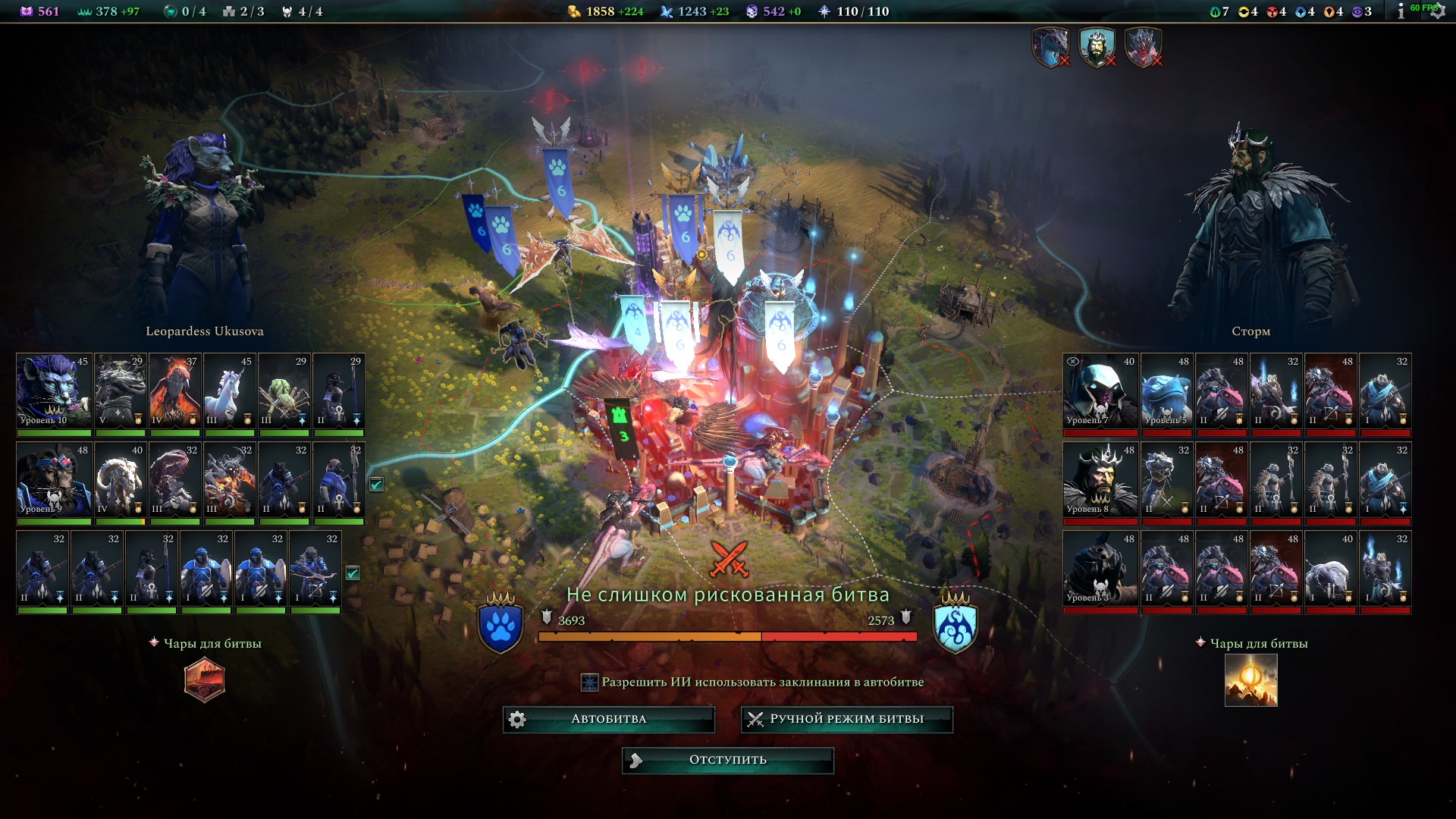Start the auto battle with Автобитва
The height and width of the screenshot is (819, 1456).
click(609, 719)
